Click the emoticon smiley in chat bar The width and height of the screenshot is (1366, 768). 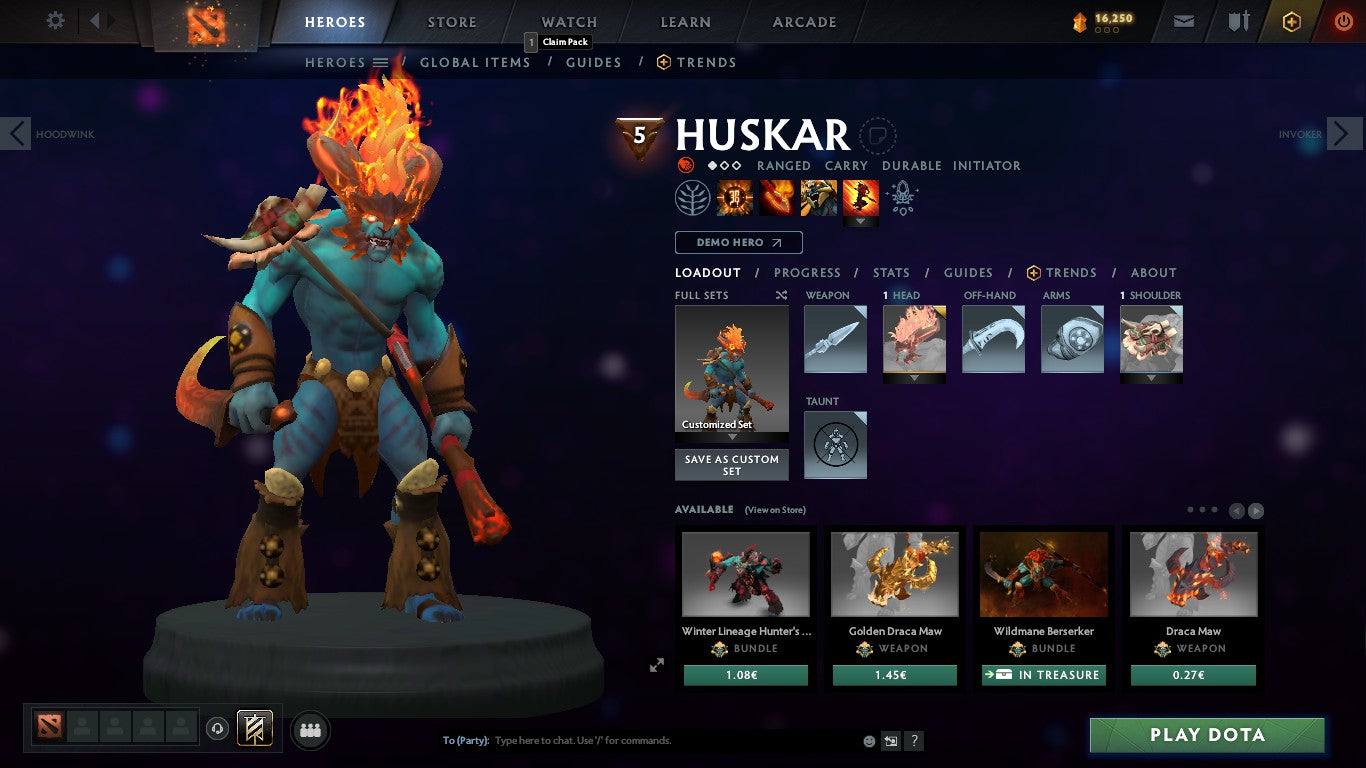tap(868, 740)
